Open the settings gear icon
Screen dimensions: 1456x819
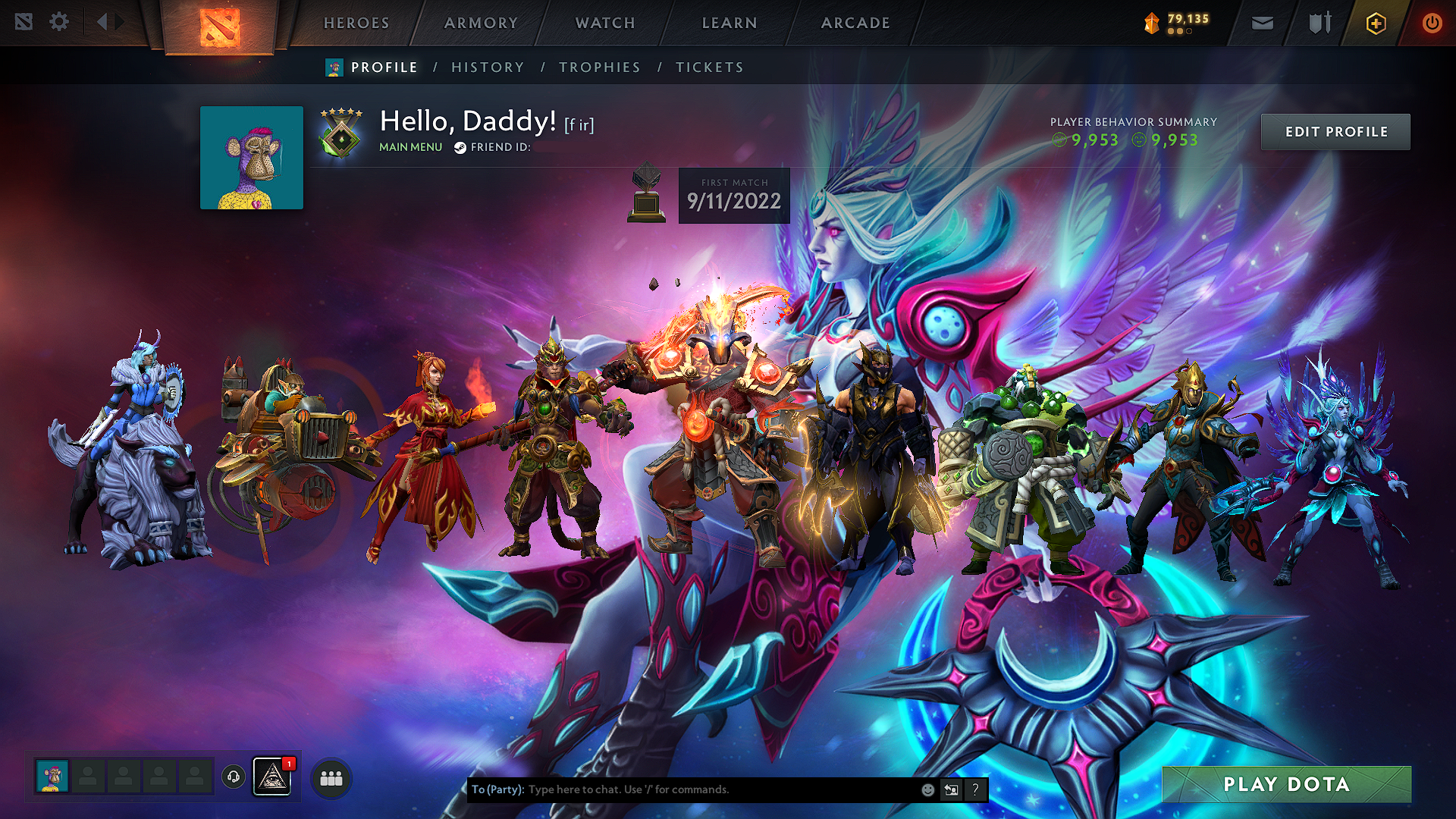58,22
